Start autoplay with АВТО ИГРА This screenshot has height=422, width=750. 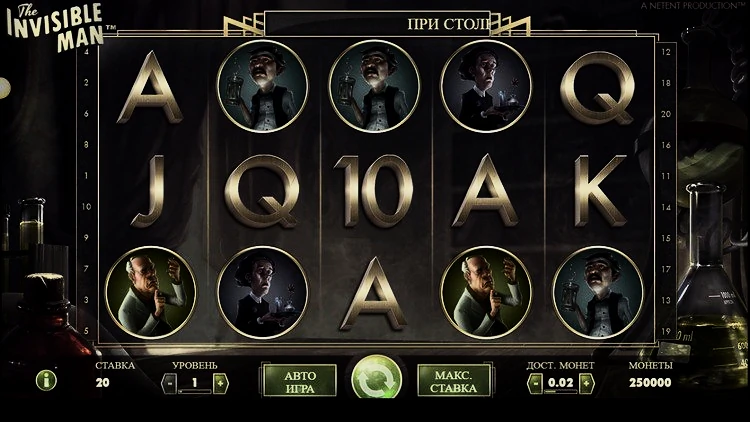[x=300, y=381]
